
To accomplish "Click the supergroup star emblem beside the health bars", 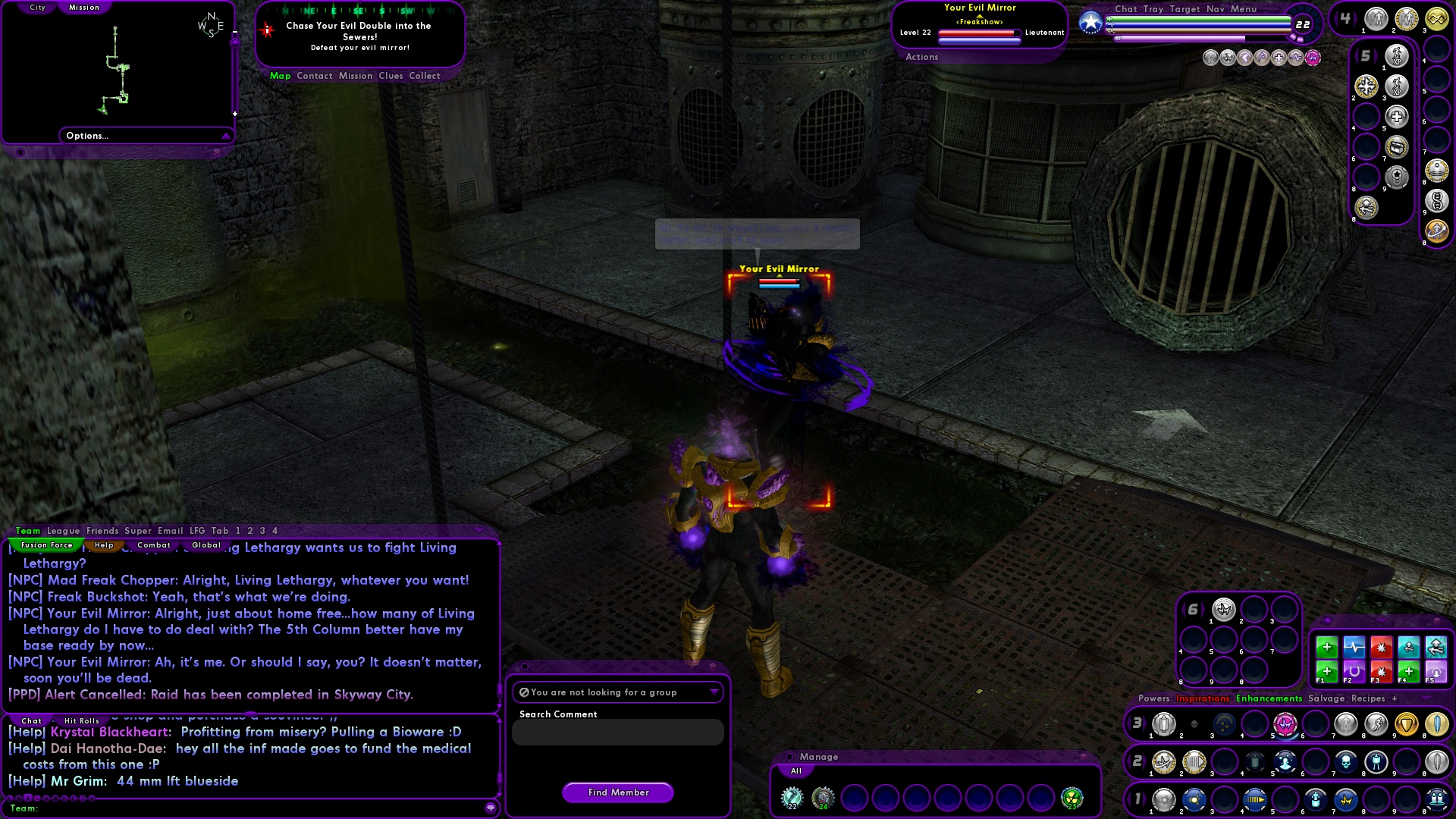I will (x=1090, y=22).
